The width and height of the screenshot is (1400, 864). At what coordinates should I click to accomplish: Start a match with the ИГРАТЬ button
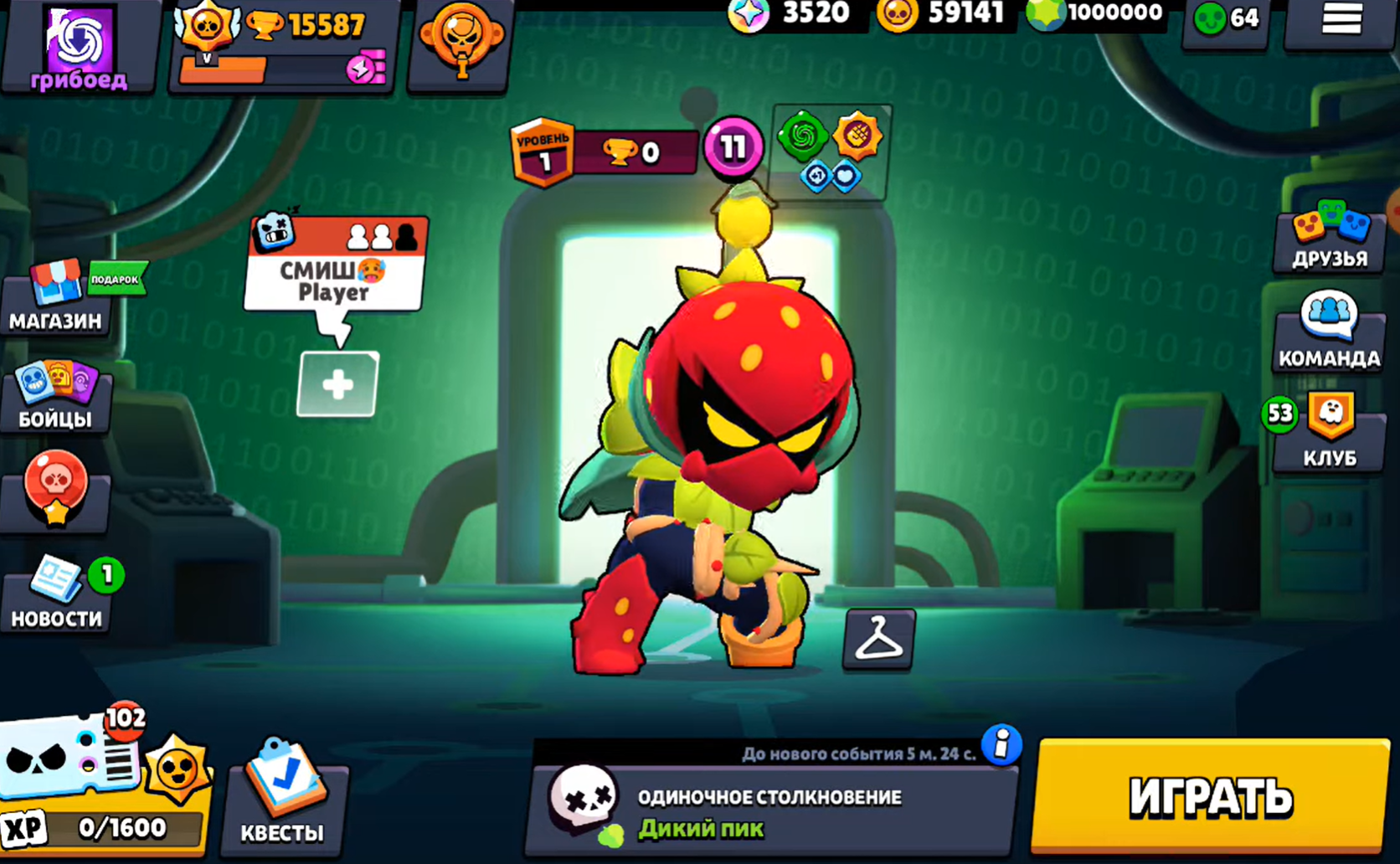tap(1210, 796)
